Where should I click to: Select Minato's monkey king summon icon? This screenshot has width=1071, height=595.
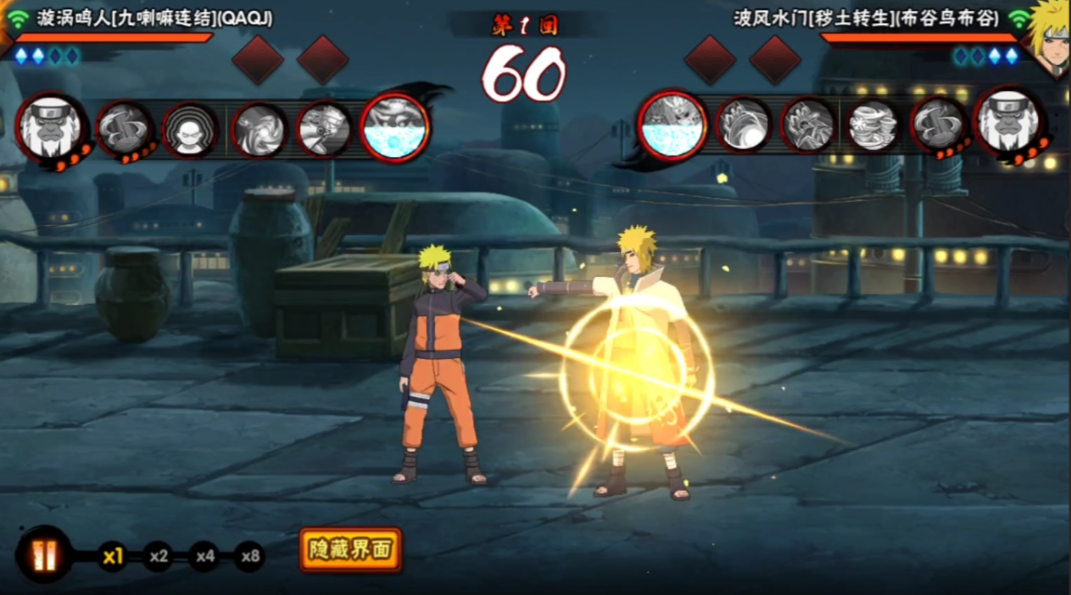click(x=1010, y=124)
